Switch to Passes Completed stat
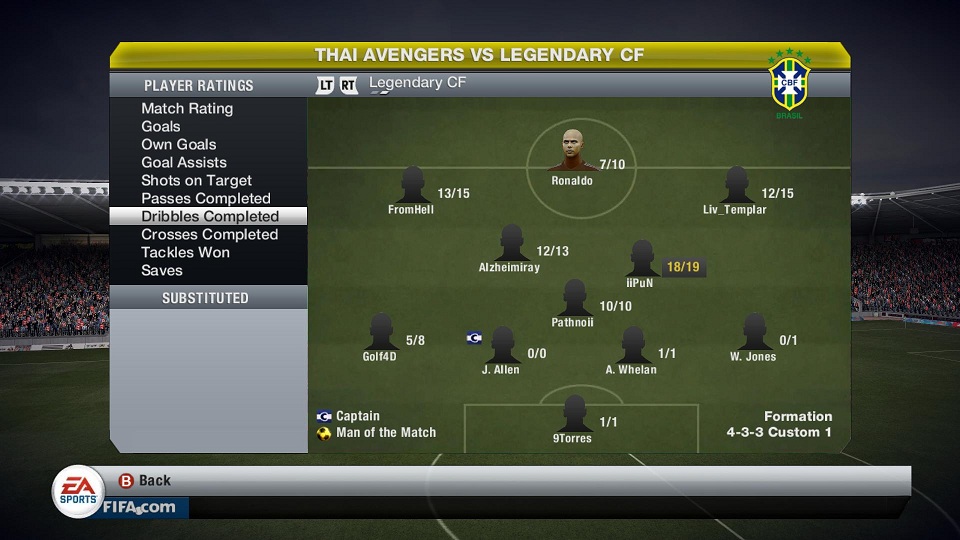 206,198
